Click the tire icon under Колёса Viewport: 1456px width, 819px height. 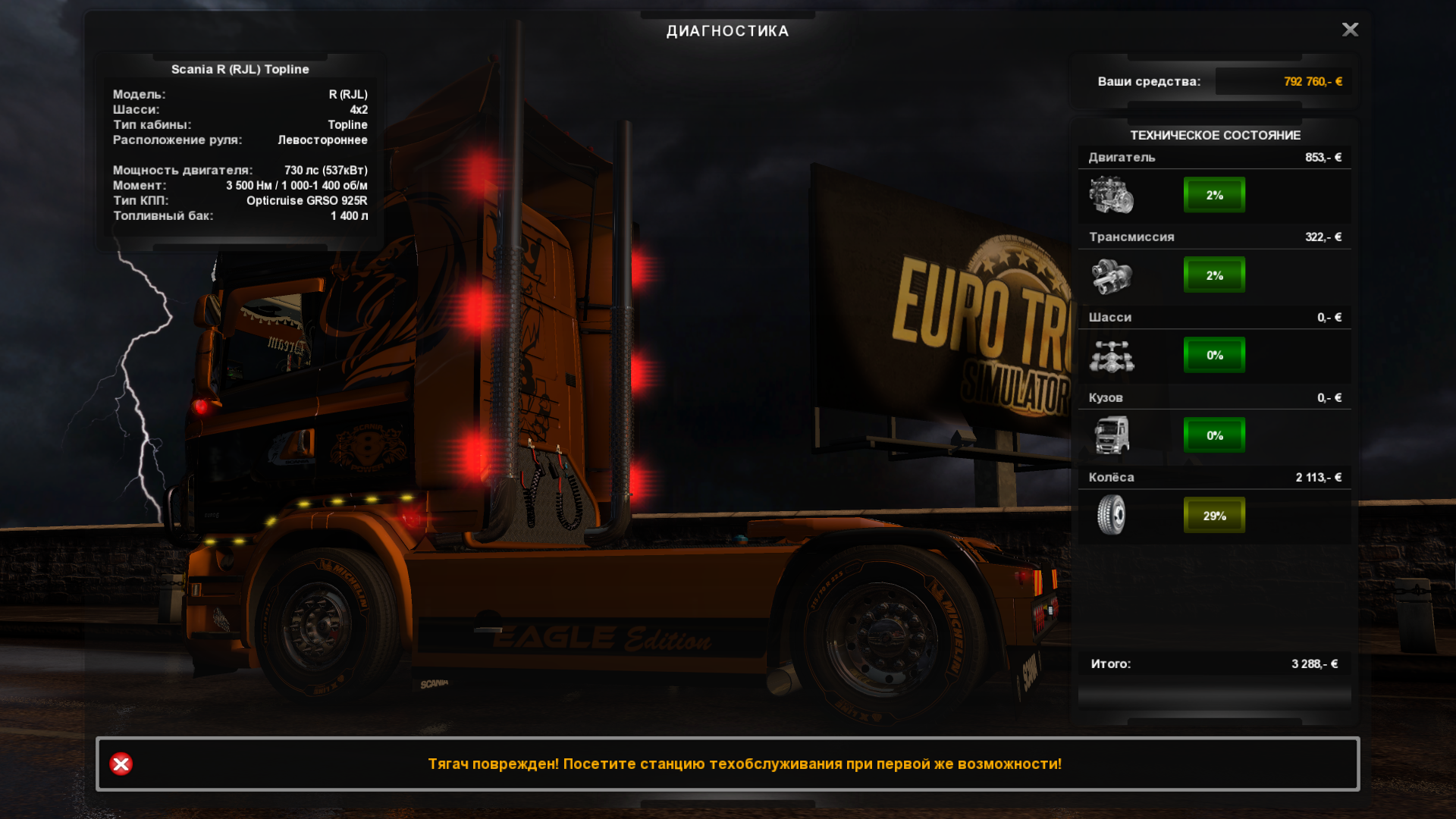coord(1111,516)
